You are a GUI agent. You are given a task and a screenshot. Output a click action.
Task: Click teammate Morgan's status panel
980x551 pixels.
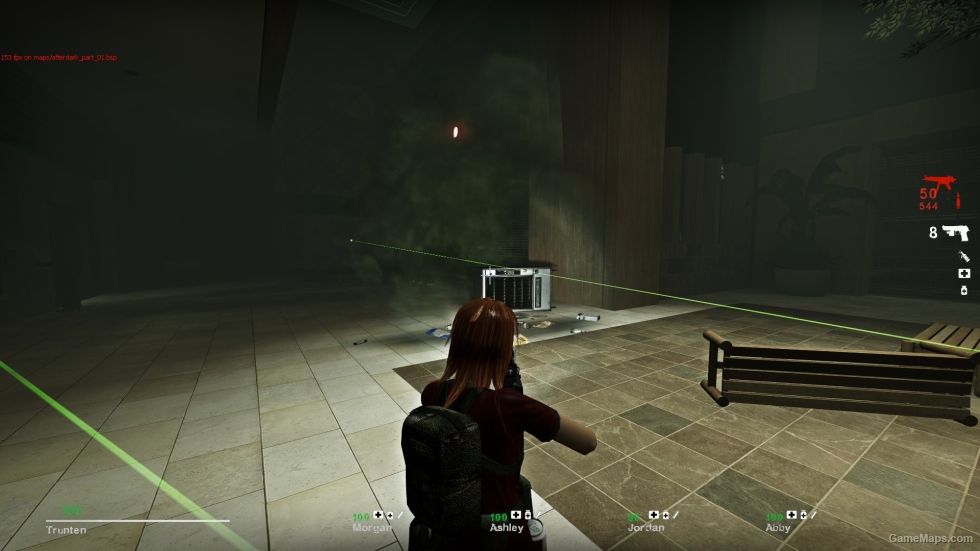[375, 521]
